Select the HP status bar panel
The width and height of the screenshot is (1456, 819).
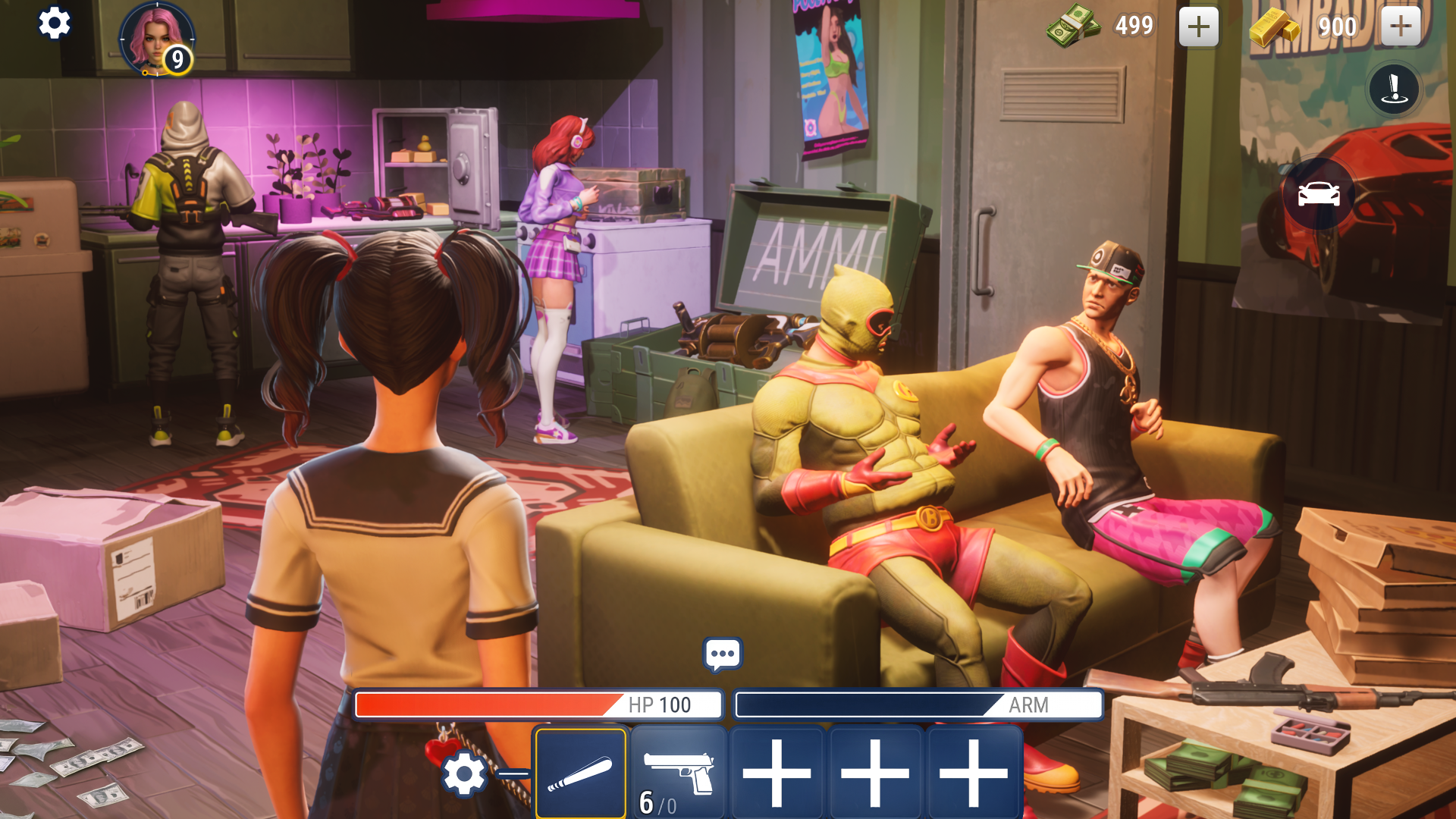point(537,705)
